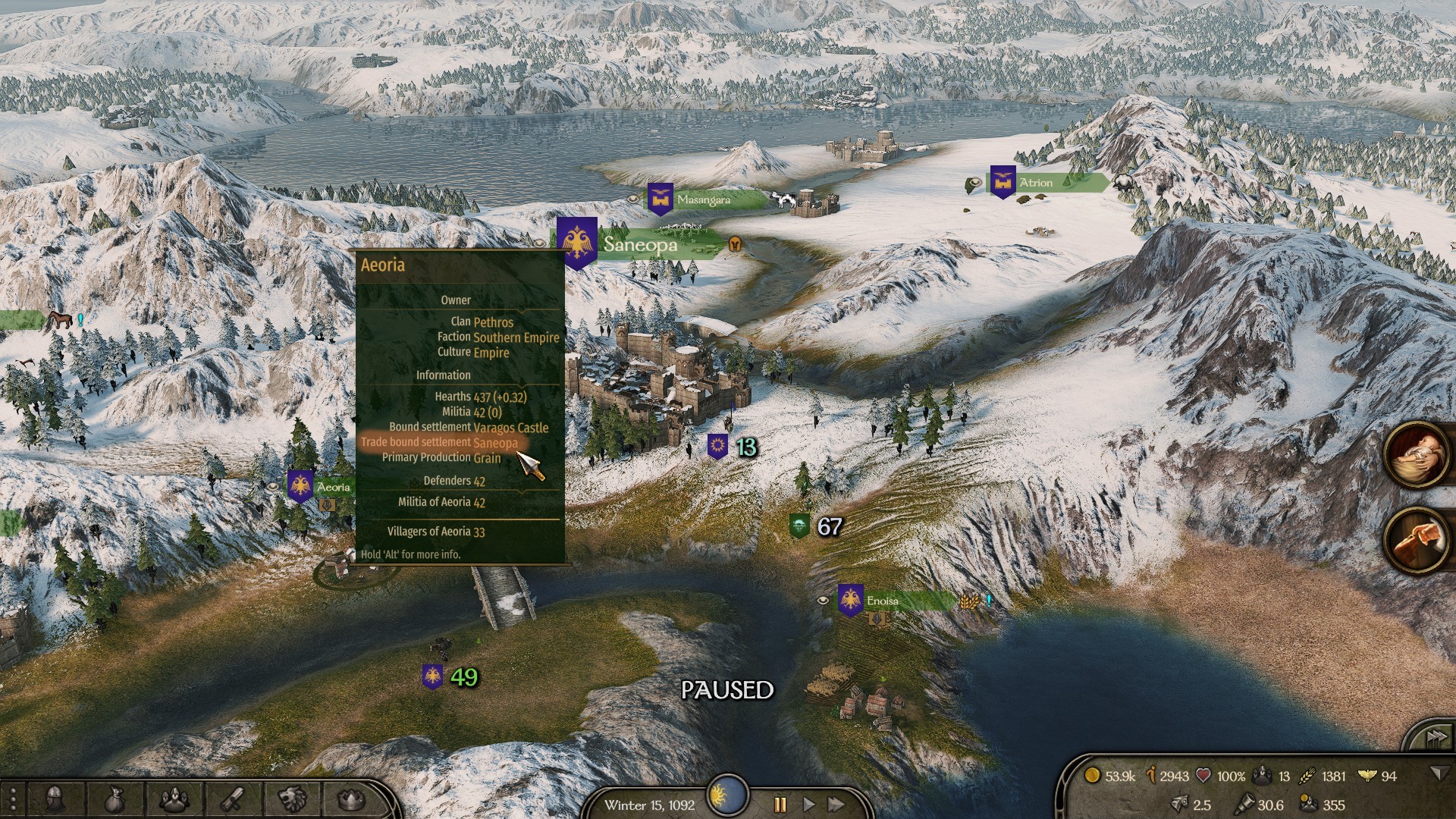Collapse the party info bar arrow

coord(1438,773)
